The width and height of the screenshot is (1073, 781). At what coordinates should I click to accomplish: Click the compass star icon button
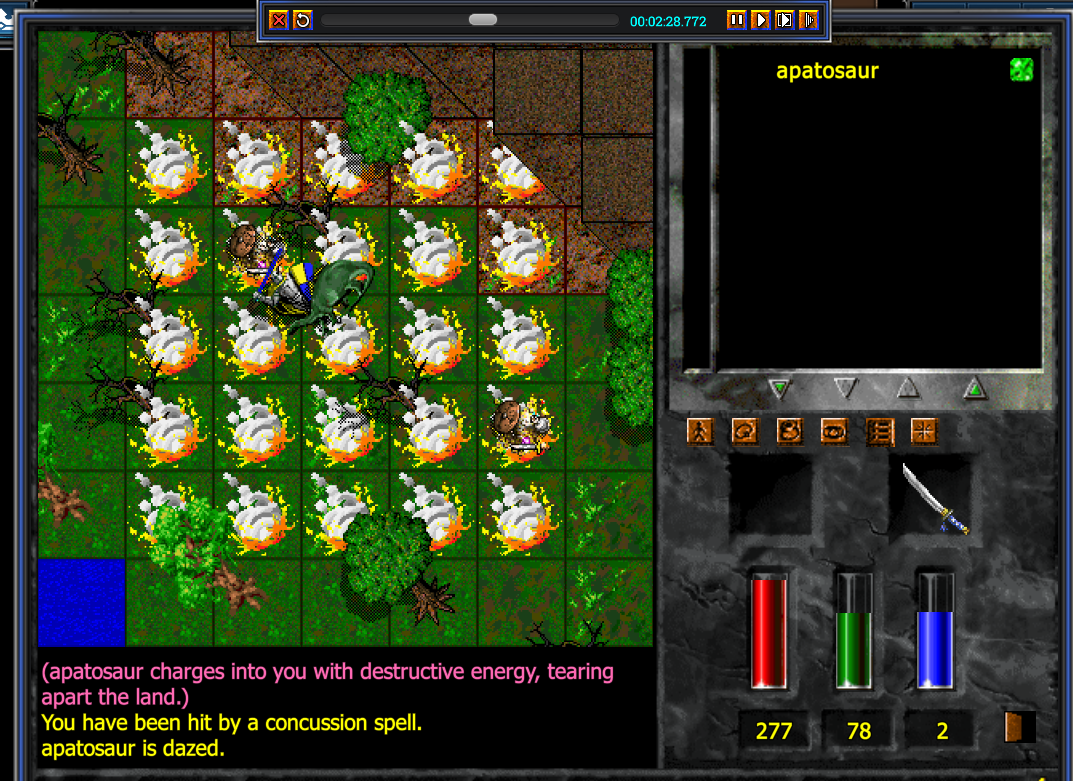925,431
